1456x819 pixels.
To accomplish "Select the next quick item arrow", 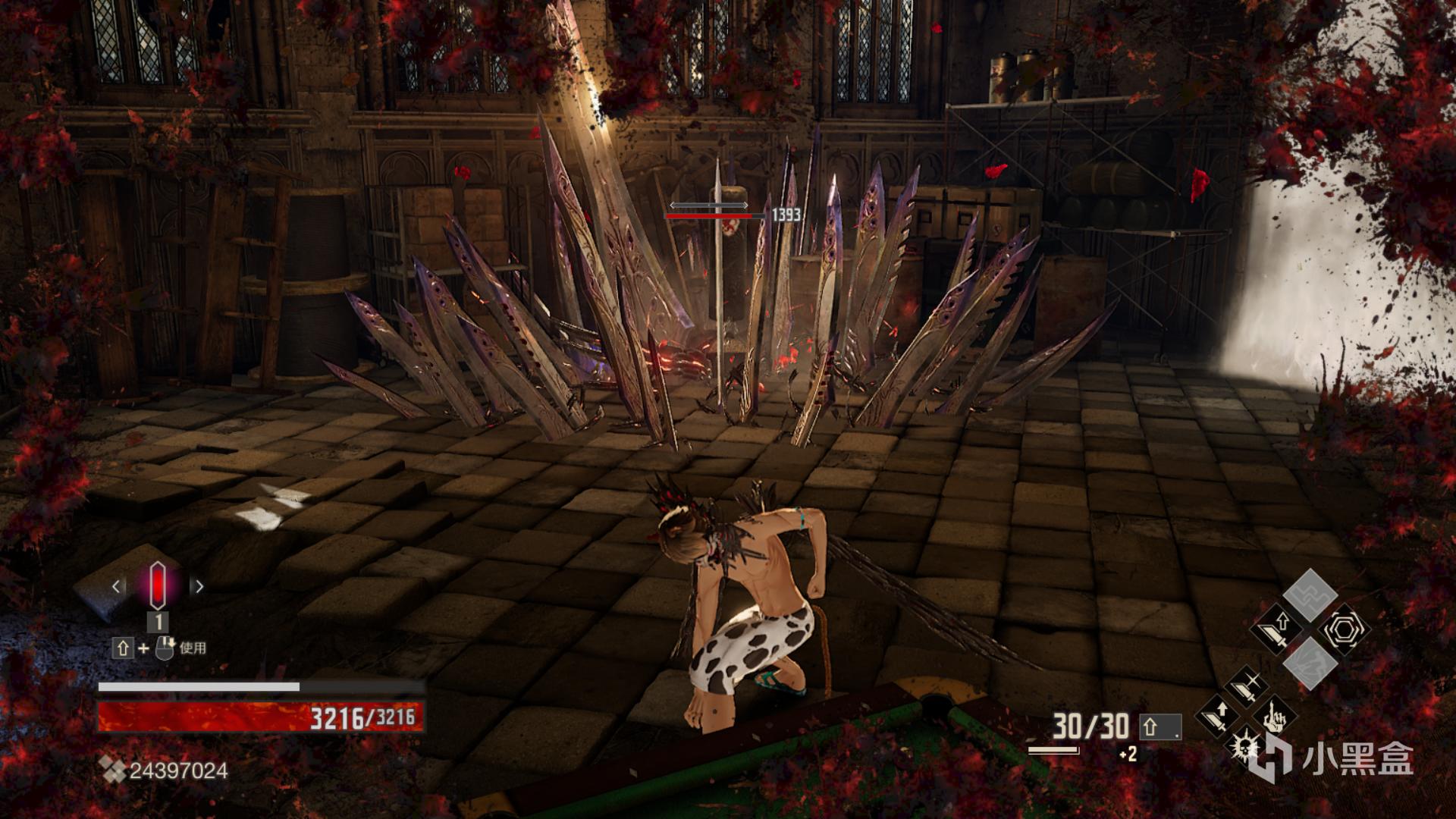I will coord(199,586).
